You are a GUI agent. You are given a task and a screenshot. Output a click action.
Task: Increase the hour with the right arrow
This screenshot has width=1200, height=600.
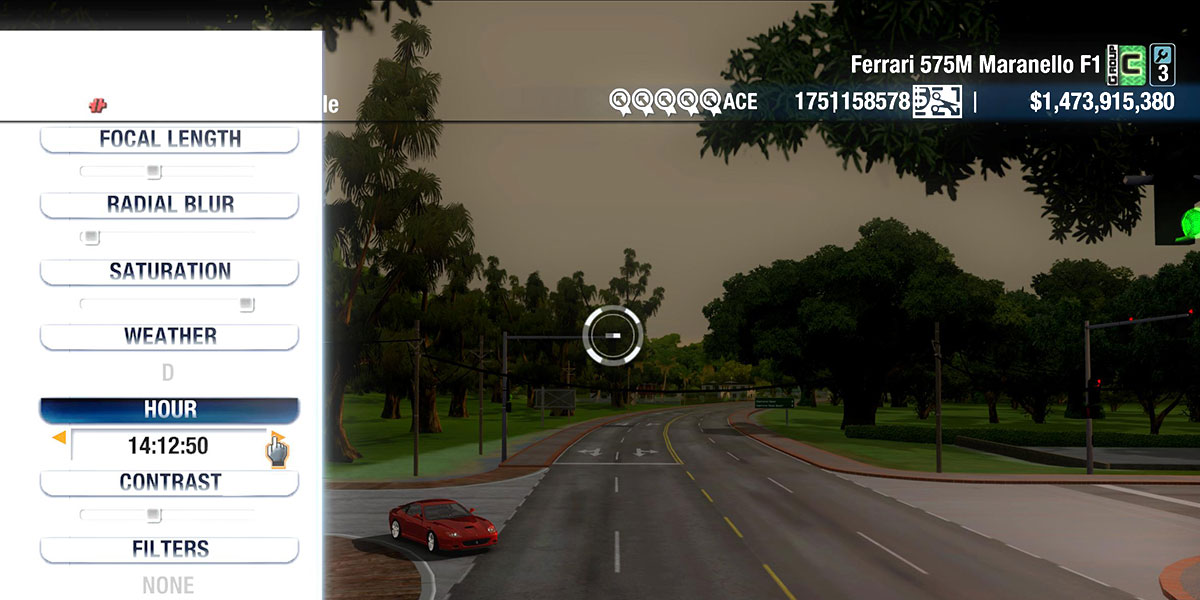click(276, 438)
